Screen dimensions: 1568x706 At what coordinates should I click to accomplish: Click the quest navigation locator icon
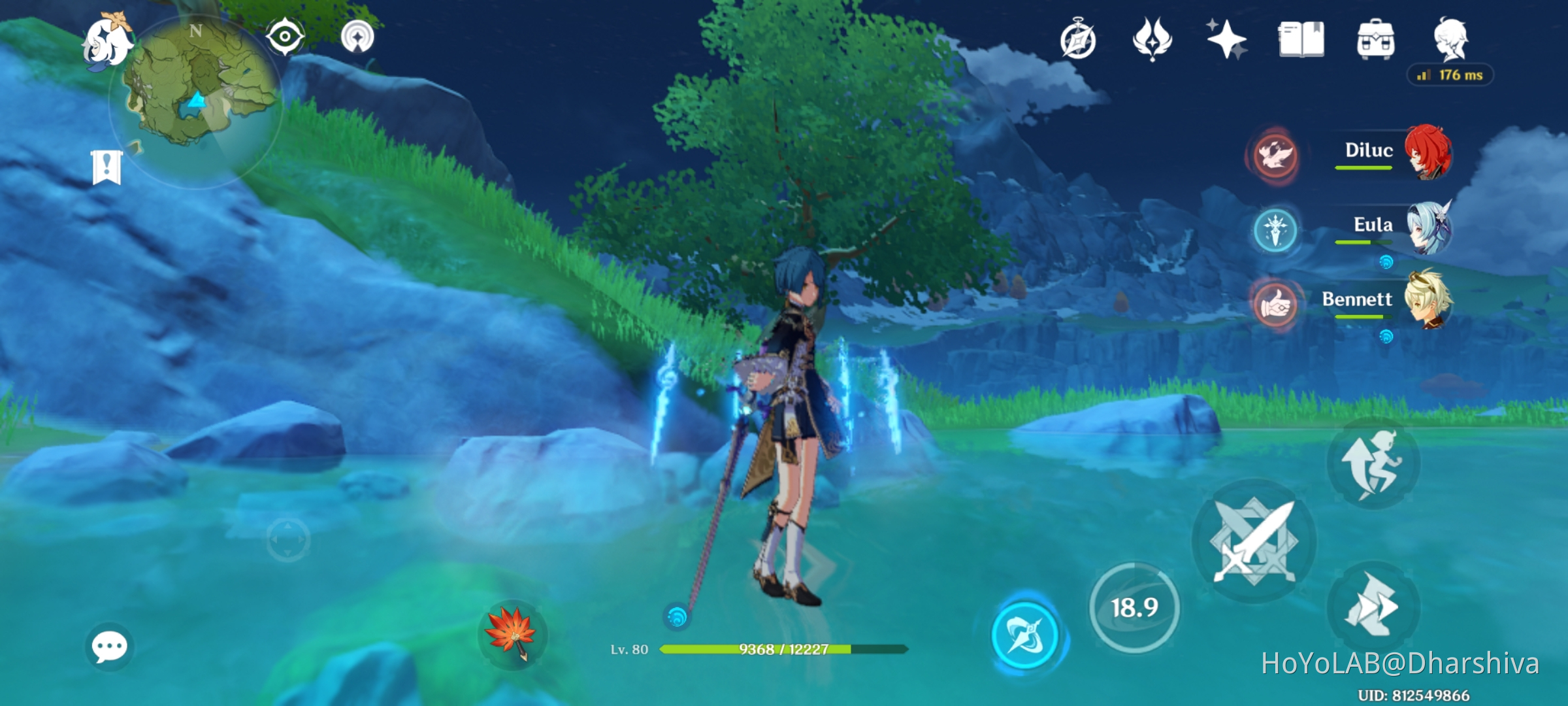pyautogui.click(x=357, y=37)
